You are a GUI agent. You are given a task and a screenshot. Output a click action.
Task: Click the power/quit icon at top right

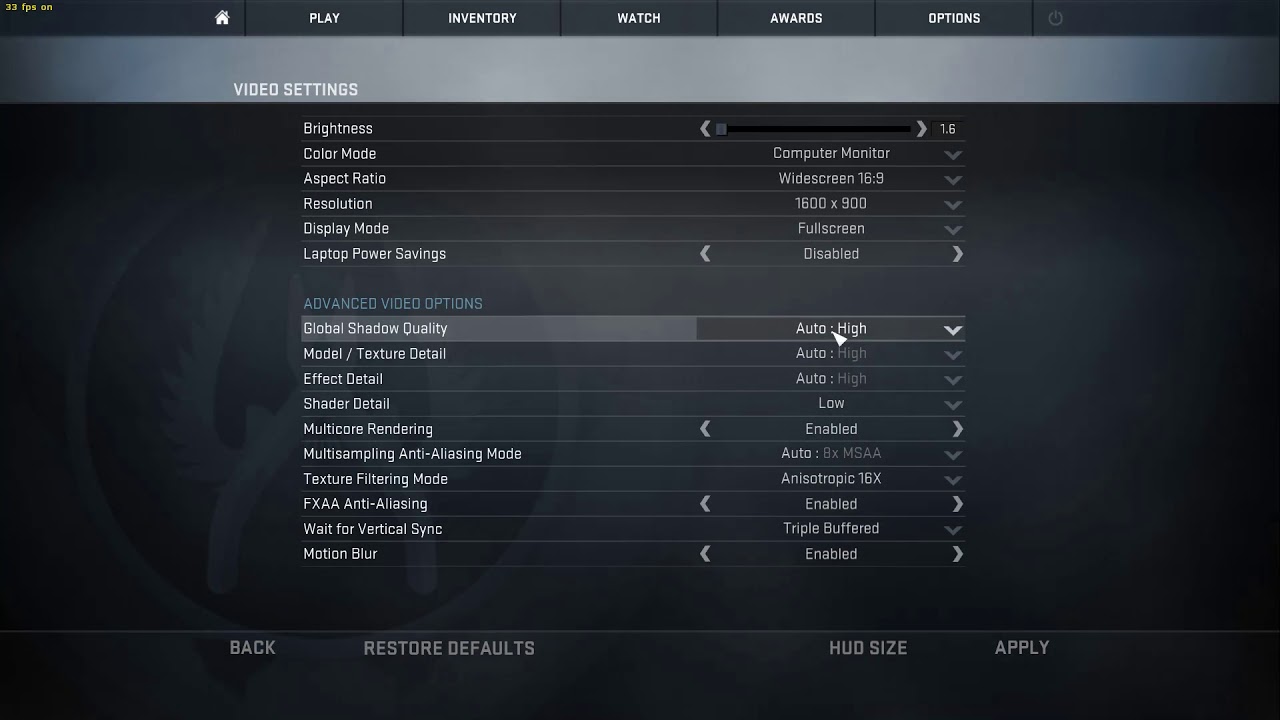(1056, 17)
